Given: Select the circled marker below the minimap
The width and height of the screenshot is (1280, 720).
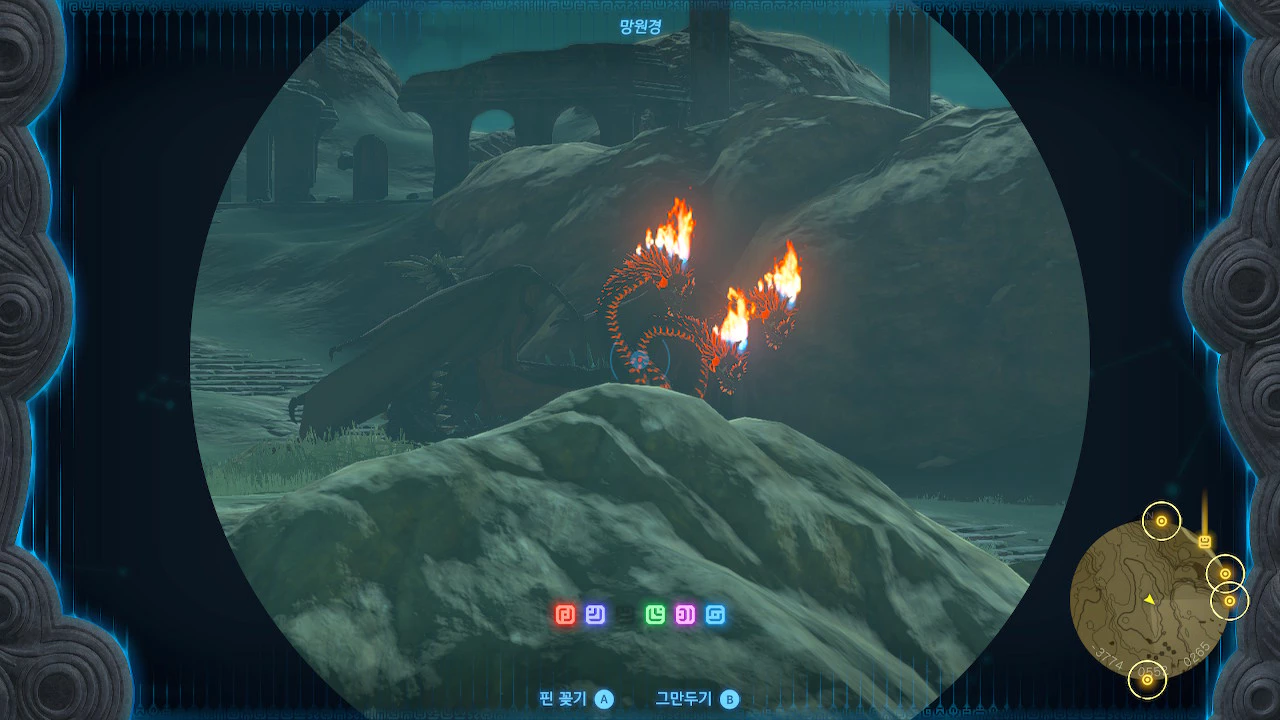Looking at the screenshot, I should click(x=1147, y=681).
